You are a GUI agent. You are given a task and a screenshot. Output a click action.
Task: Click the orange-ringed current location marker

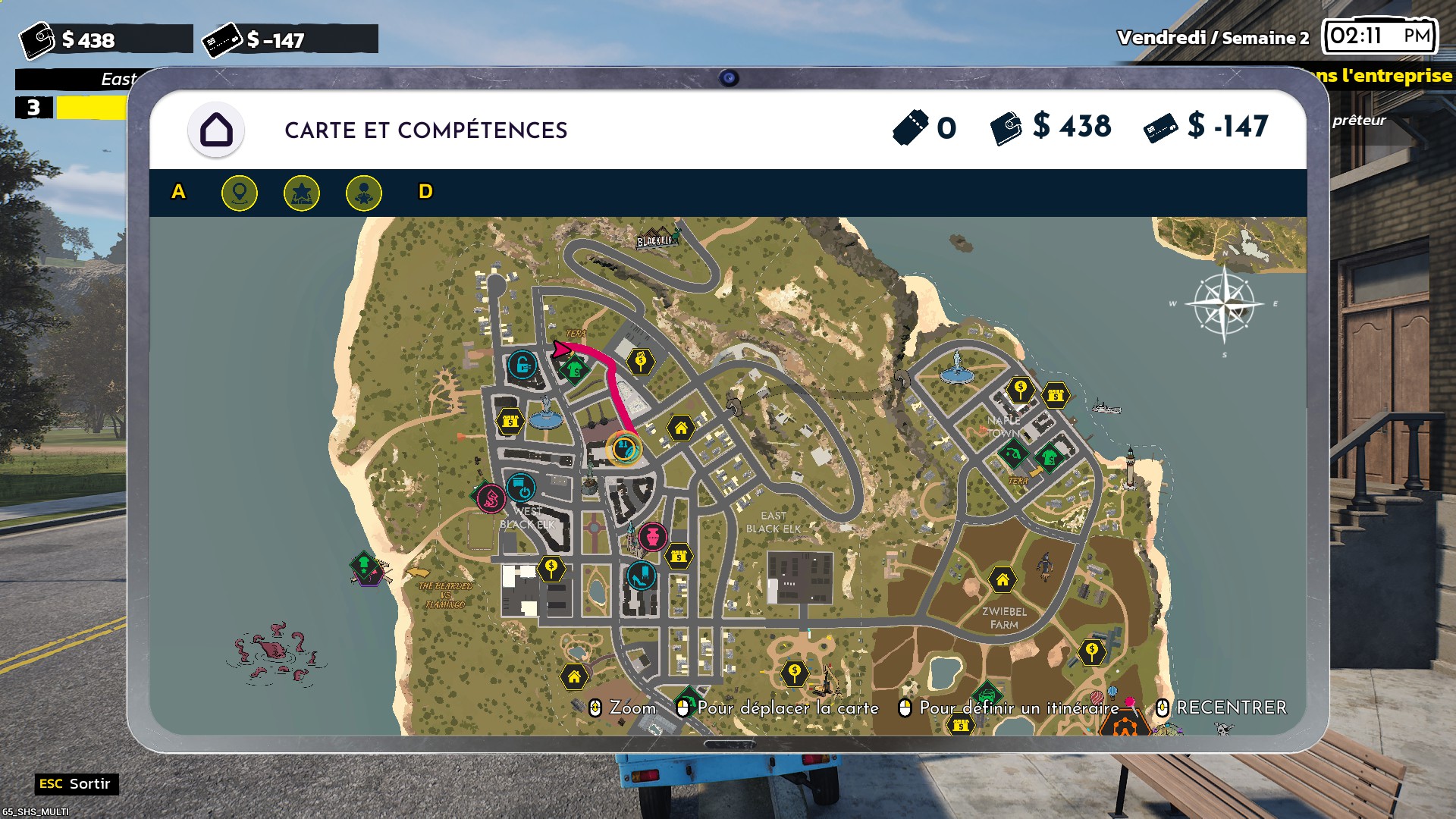click(x=624, y=448)
